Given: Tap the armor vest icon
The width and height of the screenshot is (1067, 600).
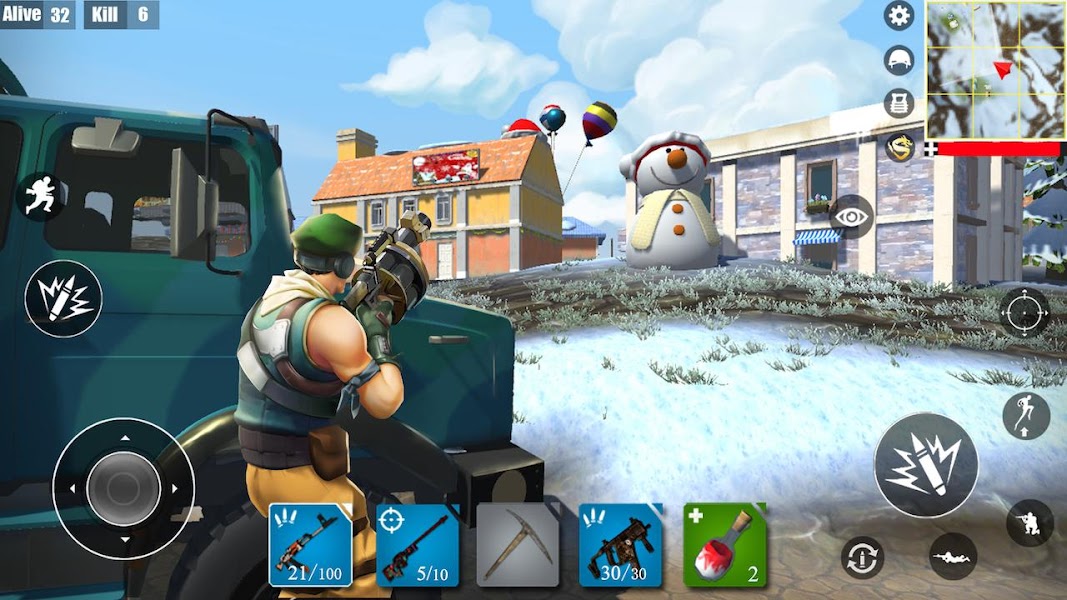Looking at the screenshot, I should point(899,103).
